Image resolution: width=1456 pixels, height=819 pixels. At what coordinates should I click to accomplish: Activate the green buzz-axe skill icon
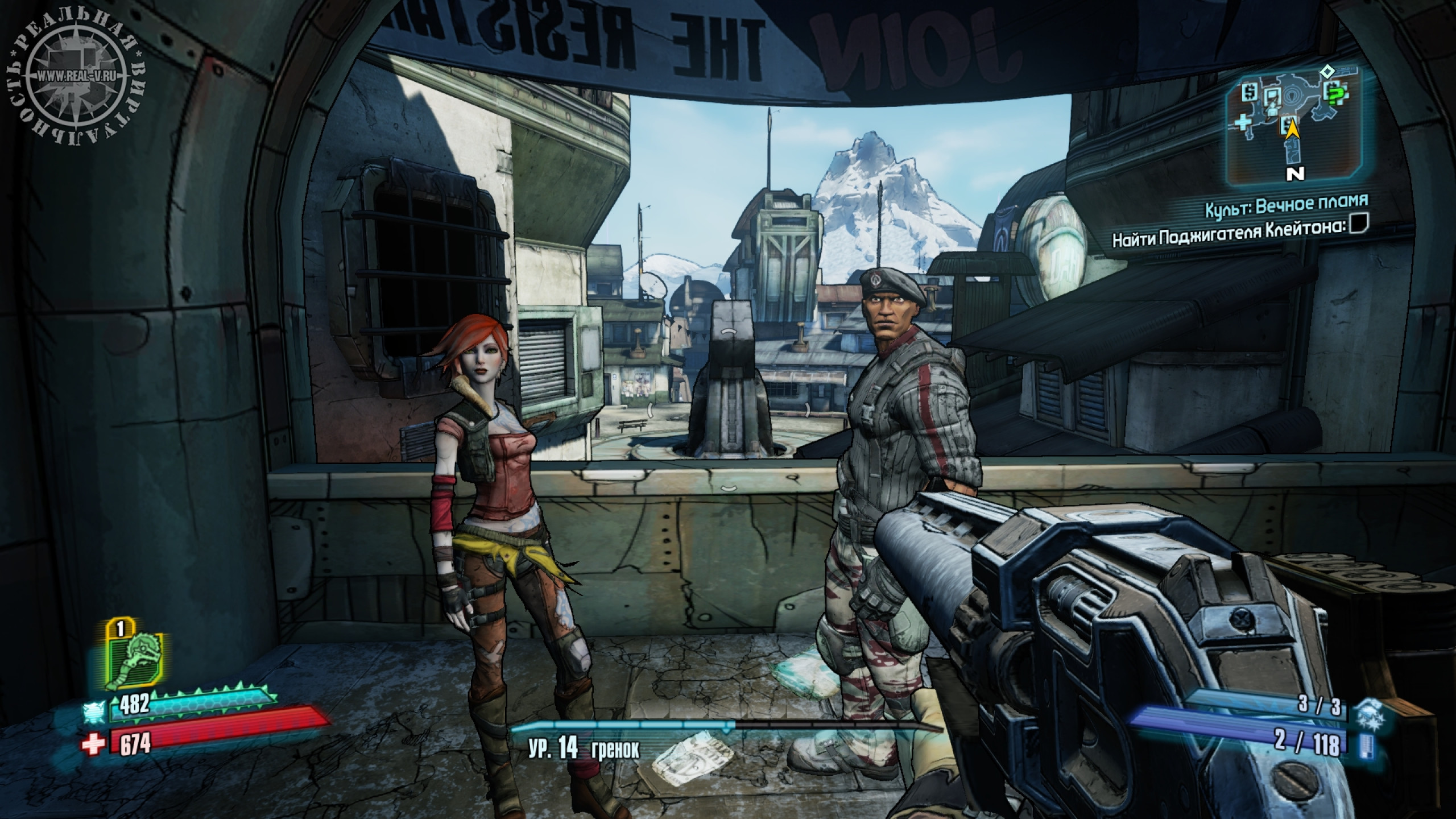pos(136,659)
